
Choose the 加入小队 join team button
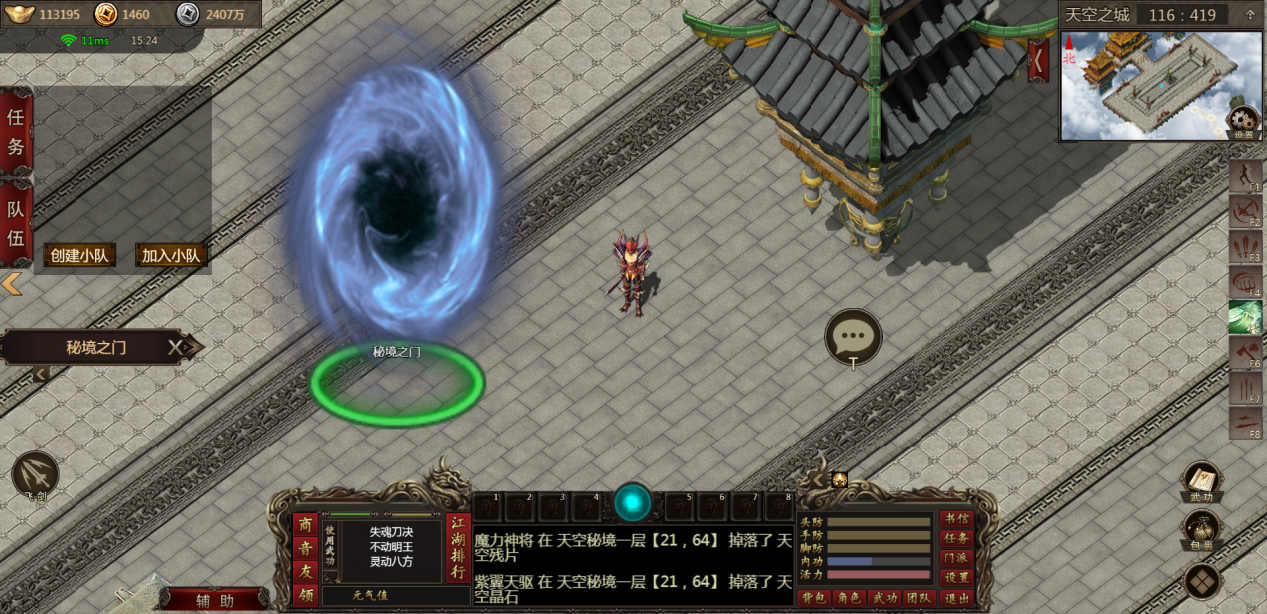click(x=171, y=255)
